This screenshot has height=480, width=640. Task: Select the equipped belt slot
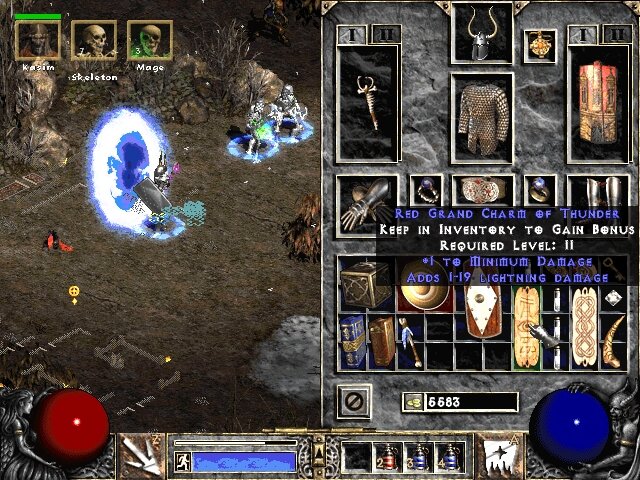(483, 190)
